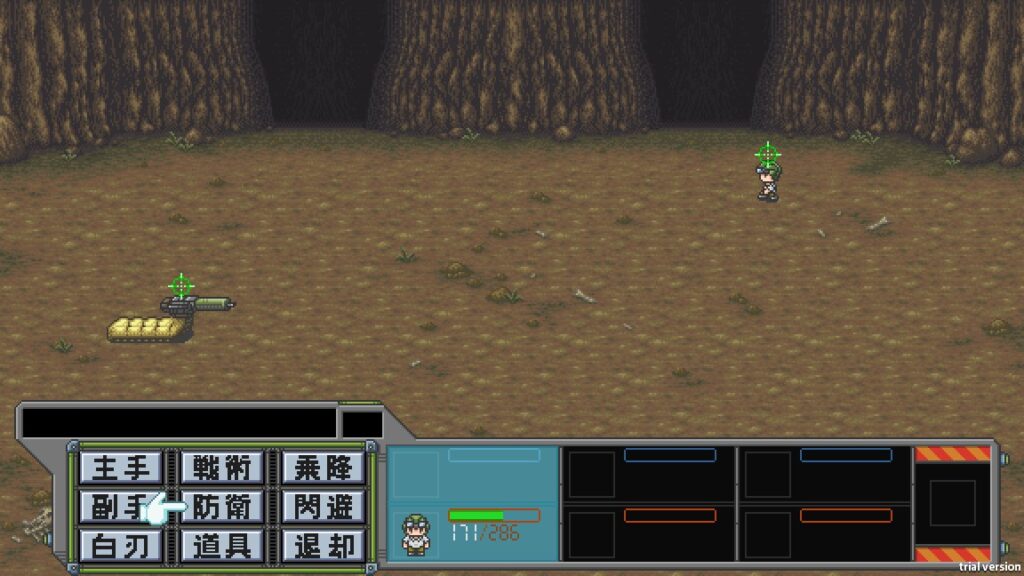Pick the 閃避 evade command
This screenshot has height=576, width=1024.
coord(322,506)
